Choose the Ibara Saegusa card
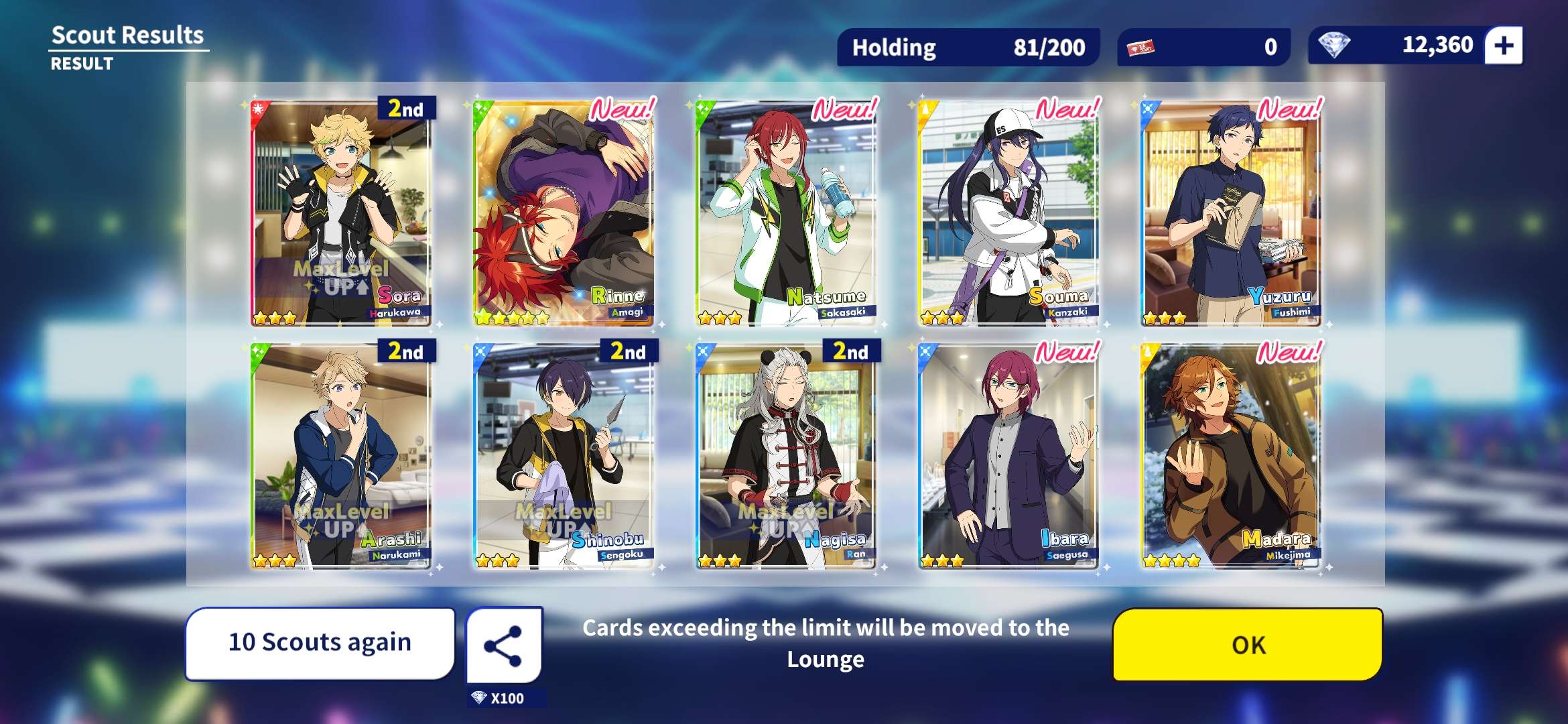 coord(1008,456)
